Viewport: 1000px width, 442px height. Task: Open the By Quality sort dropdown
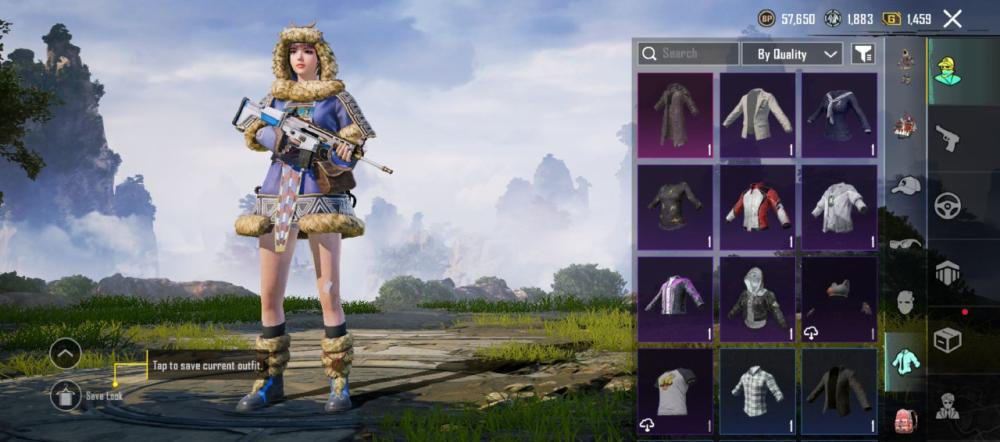pyautogui.click(x=797, y=54)
